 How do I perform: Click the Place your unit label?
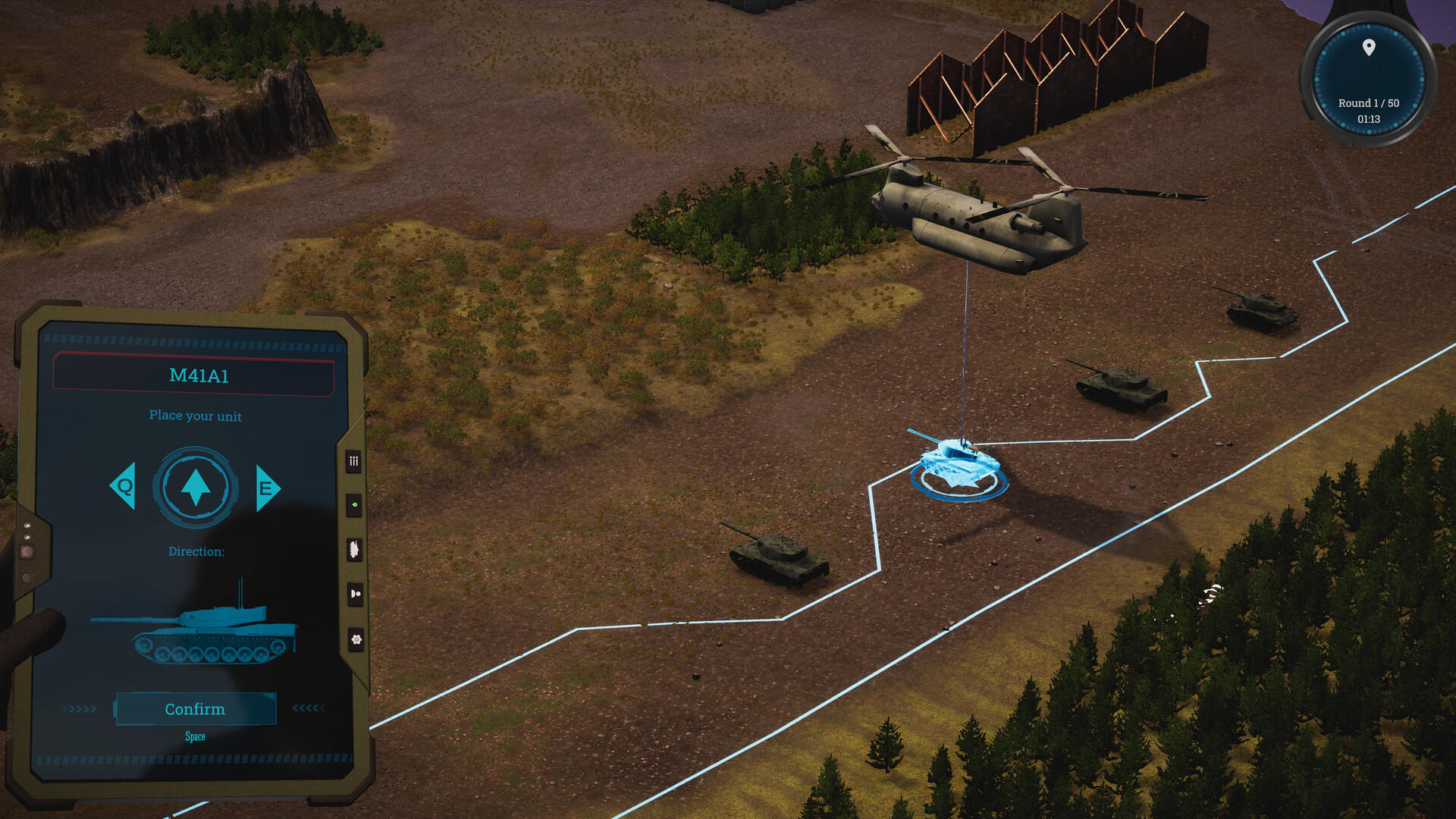pyautogui.click(x=195, y=416)
